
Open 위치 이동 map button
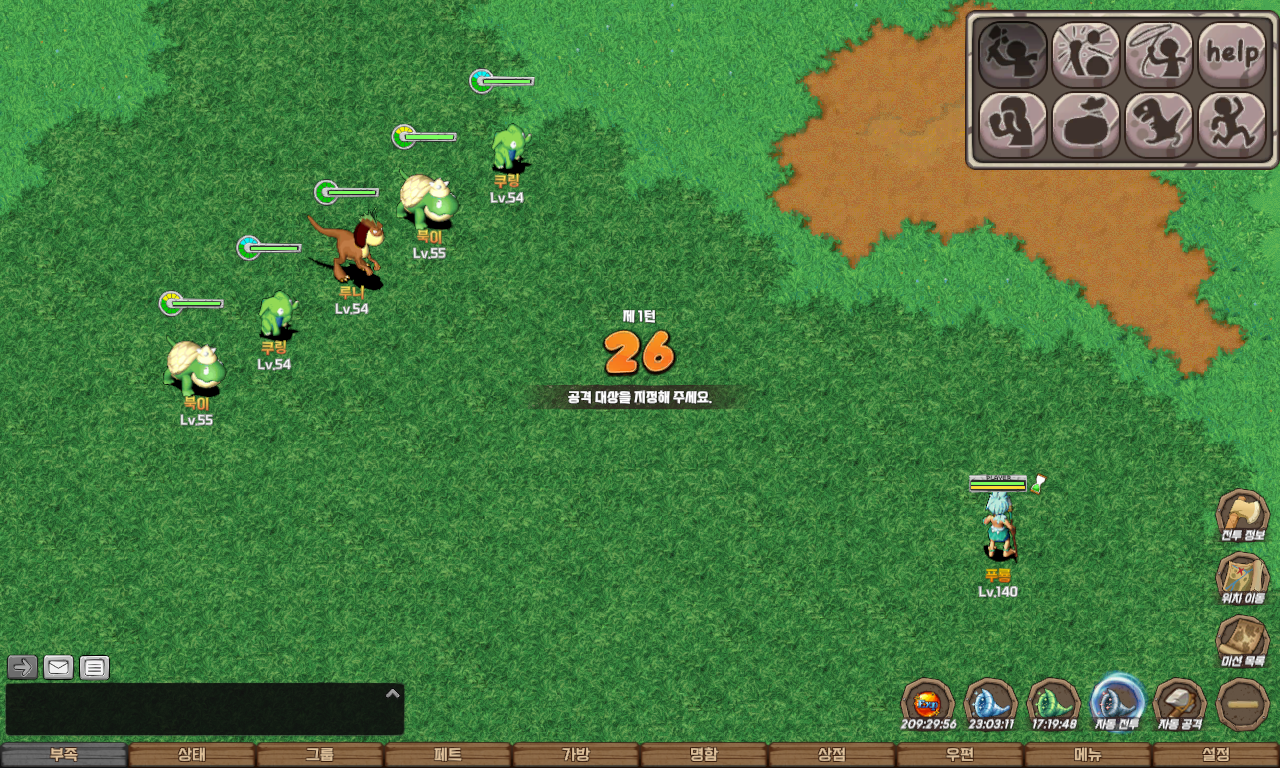point(1242,579)
